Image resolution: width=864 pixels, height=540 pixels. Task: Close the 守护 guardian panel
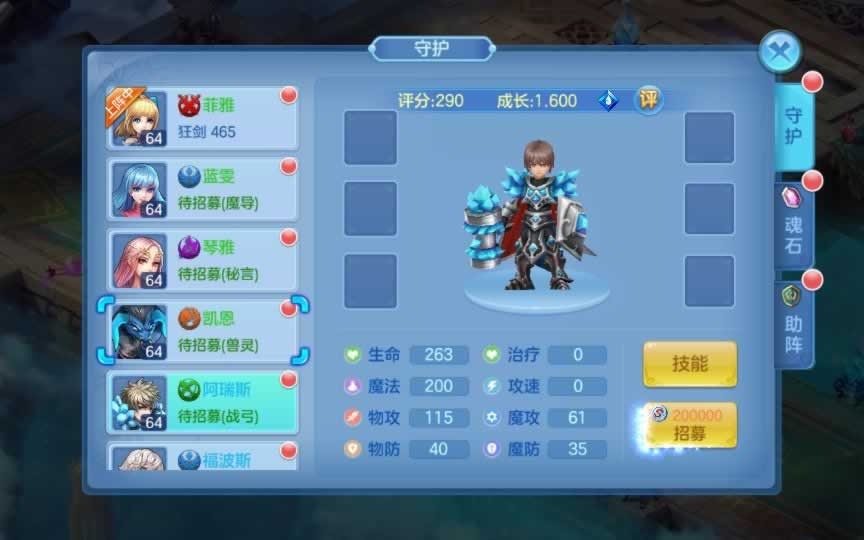(780, 50)
